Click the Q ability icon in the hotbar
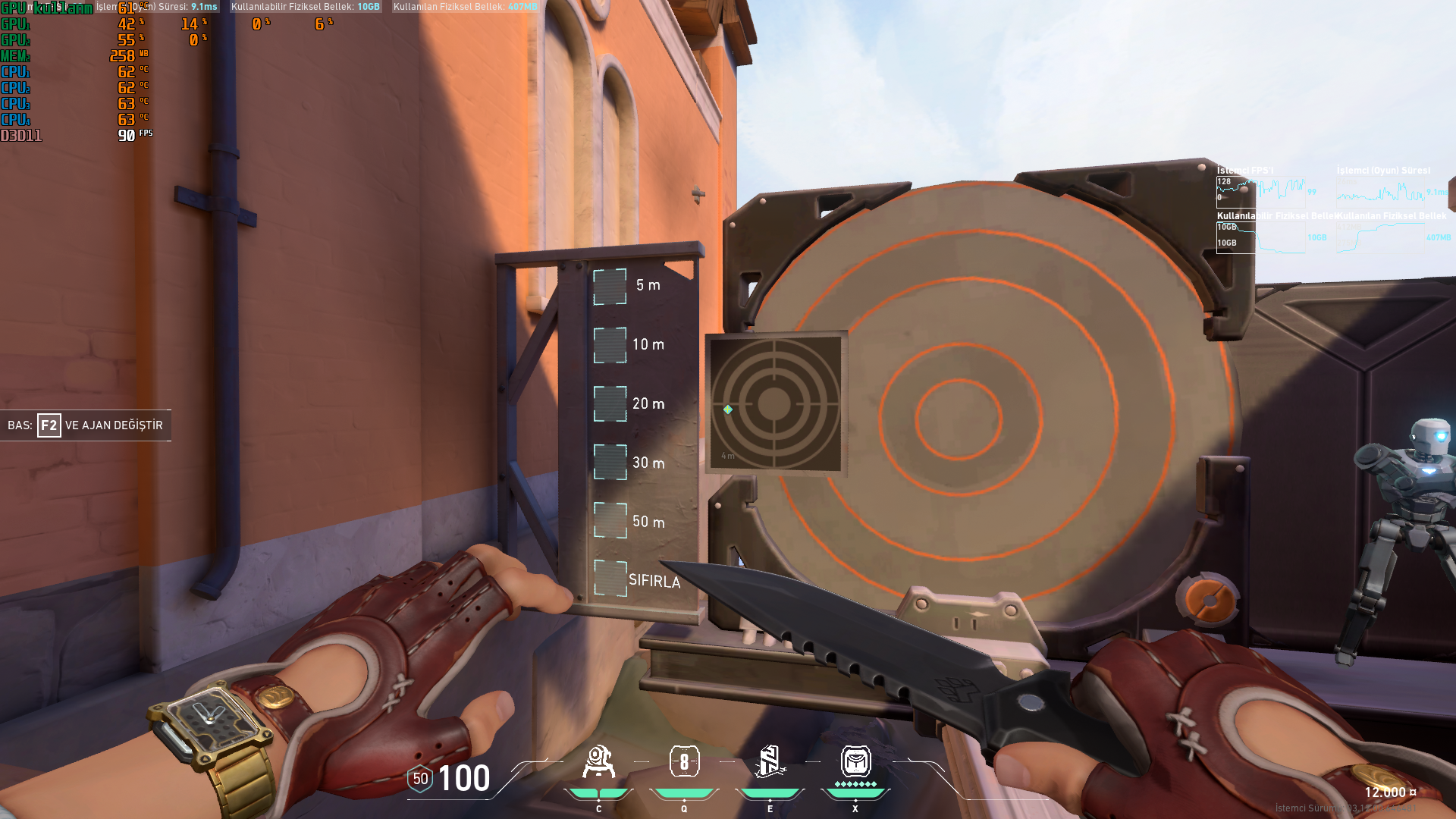The image size is (1456, 819). tap(684, 761)
